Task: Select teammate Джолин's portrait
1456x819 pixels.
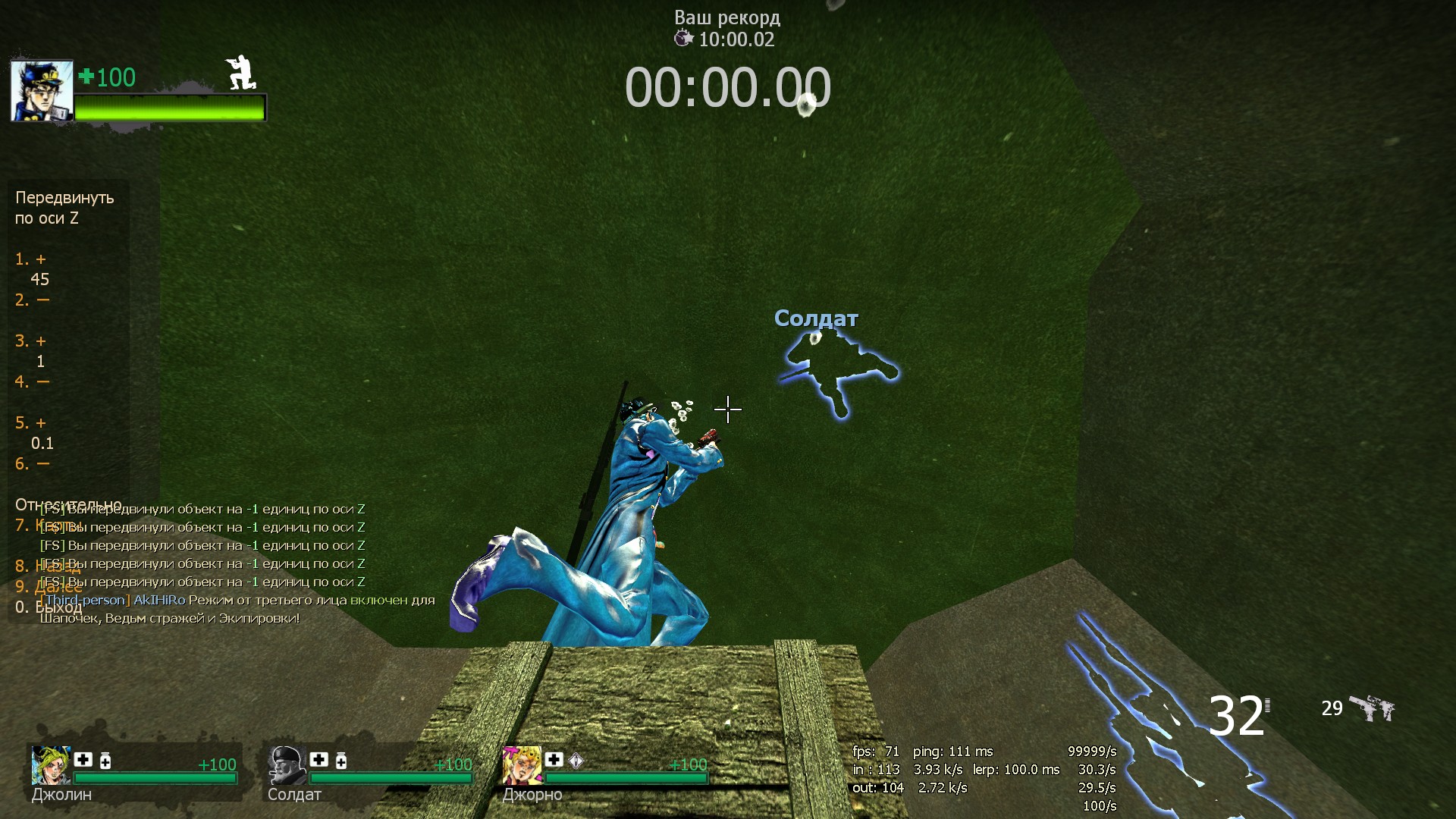Action: [x=50, y=764]
